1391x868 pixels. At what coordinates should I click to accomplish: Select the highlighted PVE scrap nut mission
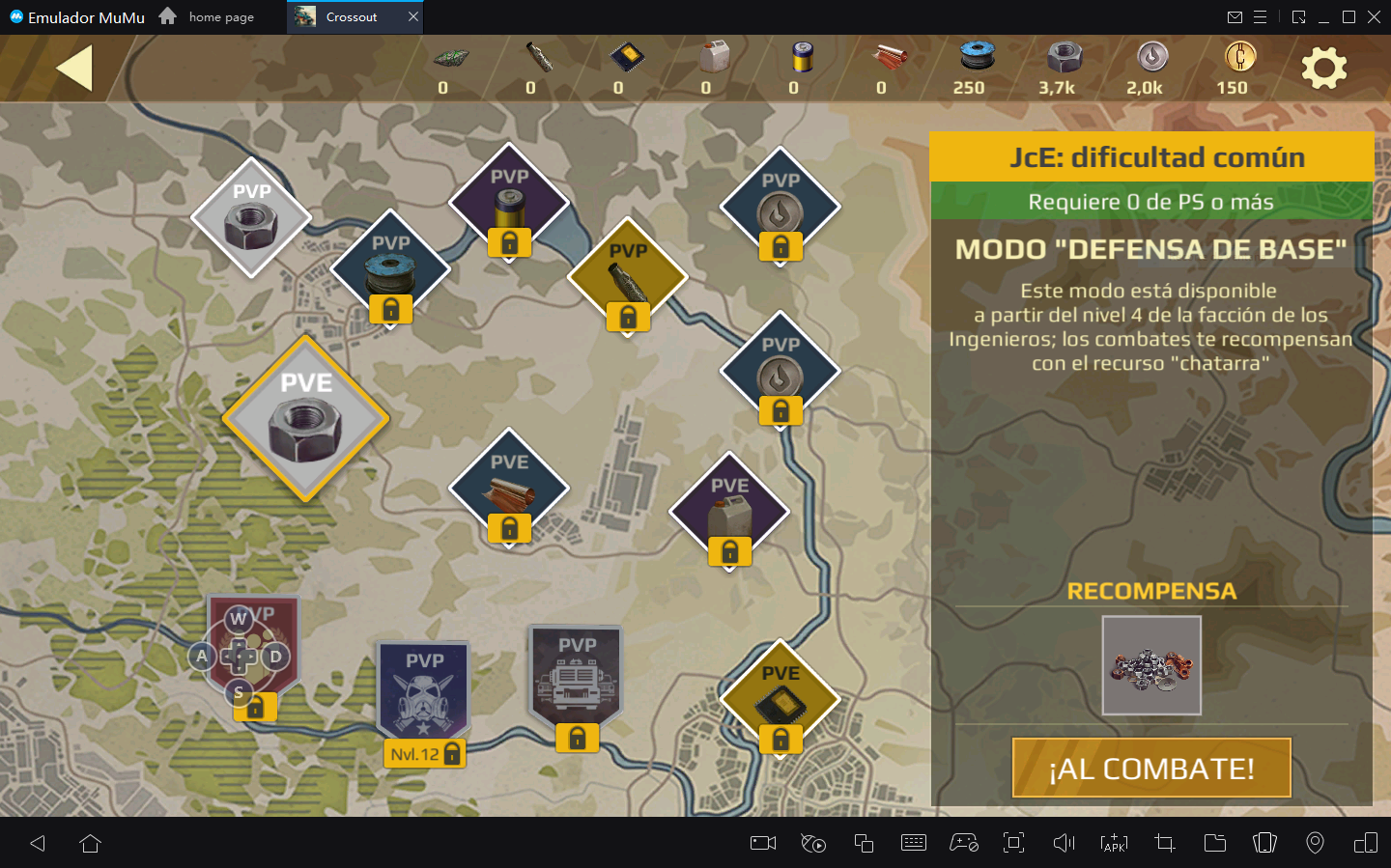(305, 419)
